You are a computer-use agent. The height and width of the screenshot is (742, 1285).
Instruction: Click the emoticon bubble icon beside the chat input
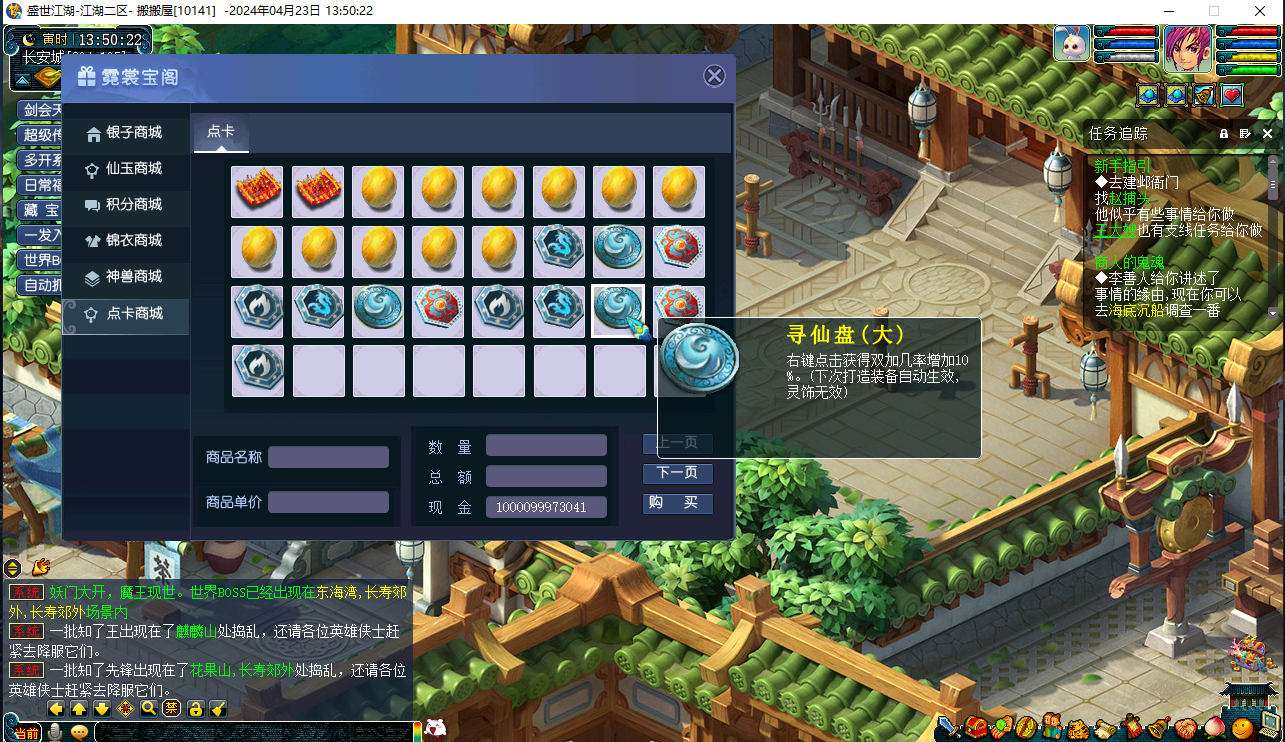coord(78,733)
